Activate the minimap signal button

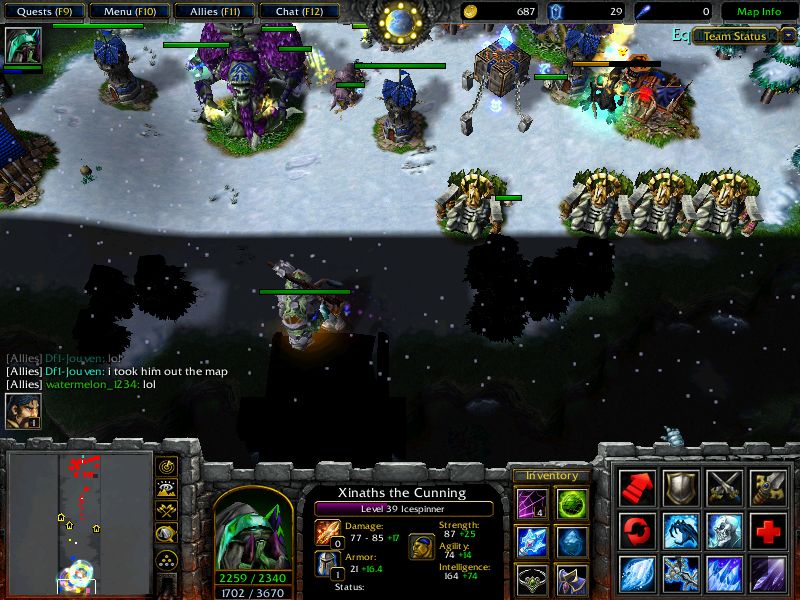click(167, 467)
